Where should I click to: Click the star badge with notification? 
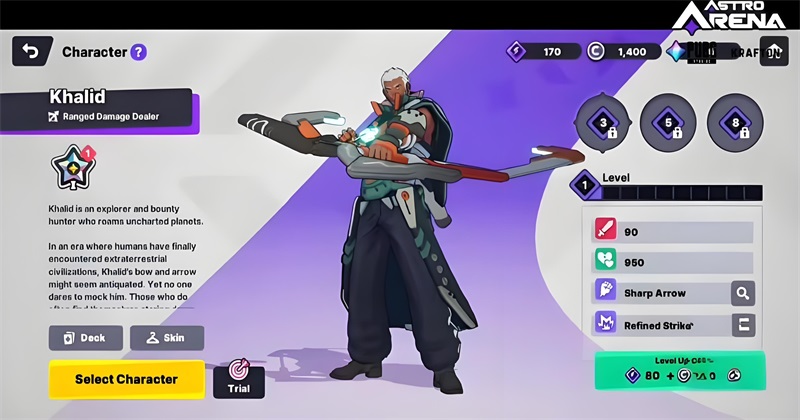(70, 169)
